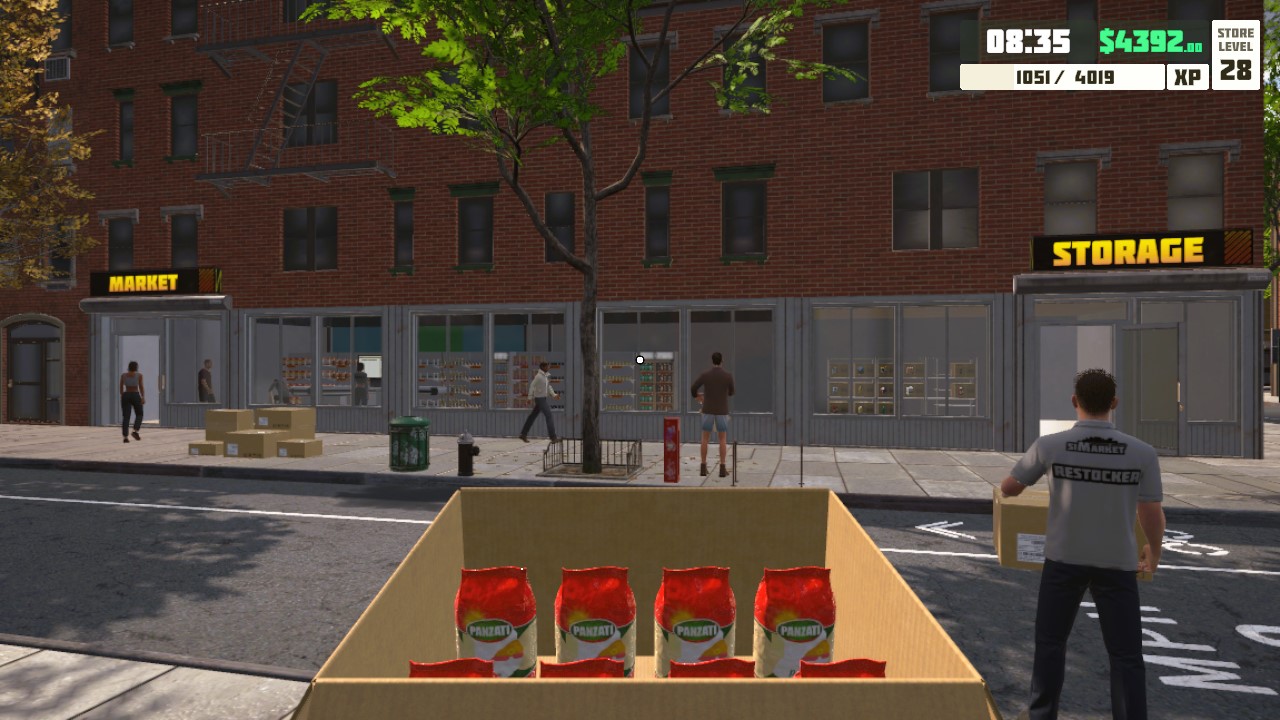Click the yellow MARKET sign
1280x720 pixels.
click(x=142, y=284)
